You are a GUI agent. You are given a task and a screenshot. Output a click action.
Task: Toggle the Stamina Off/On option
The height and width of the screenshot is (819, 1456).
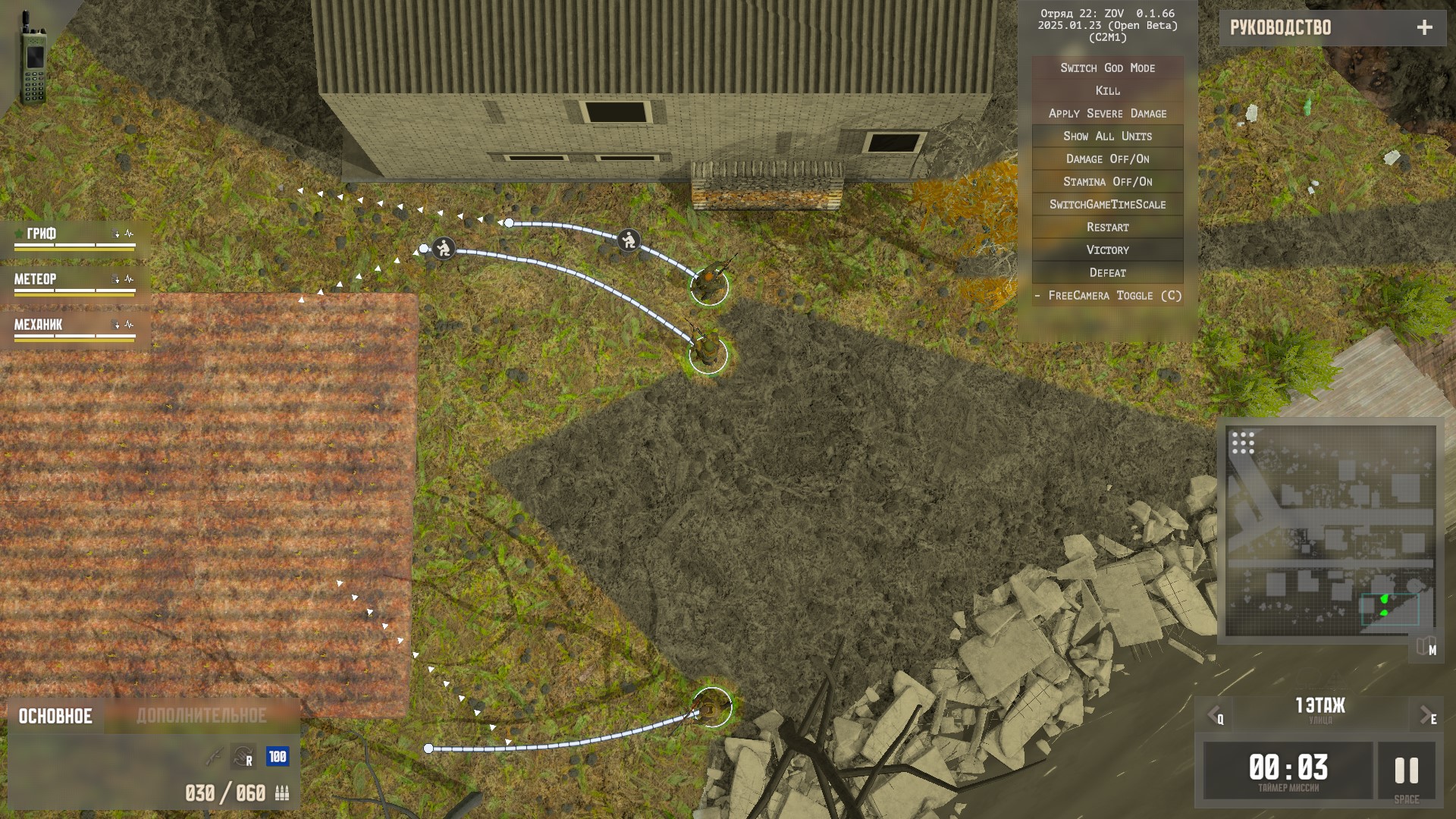[1107, 182]
